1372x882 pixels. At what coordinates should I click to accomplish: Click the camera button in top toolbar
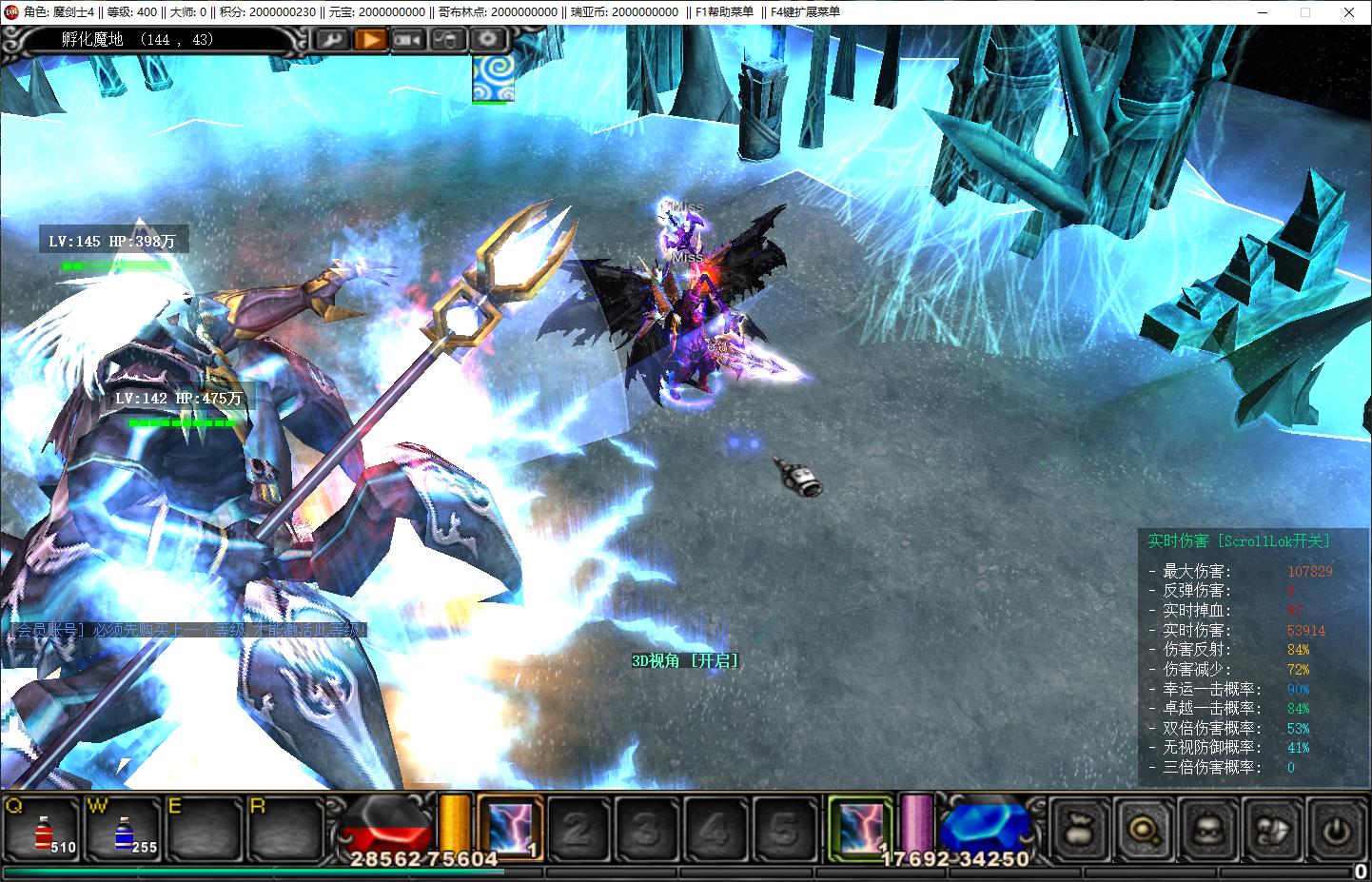click(408, 40)
